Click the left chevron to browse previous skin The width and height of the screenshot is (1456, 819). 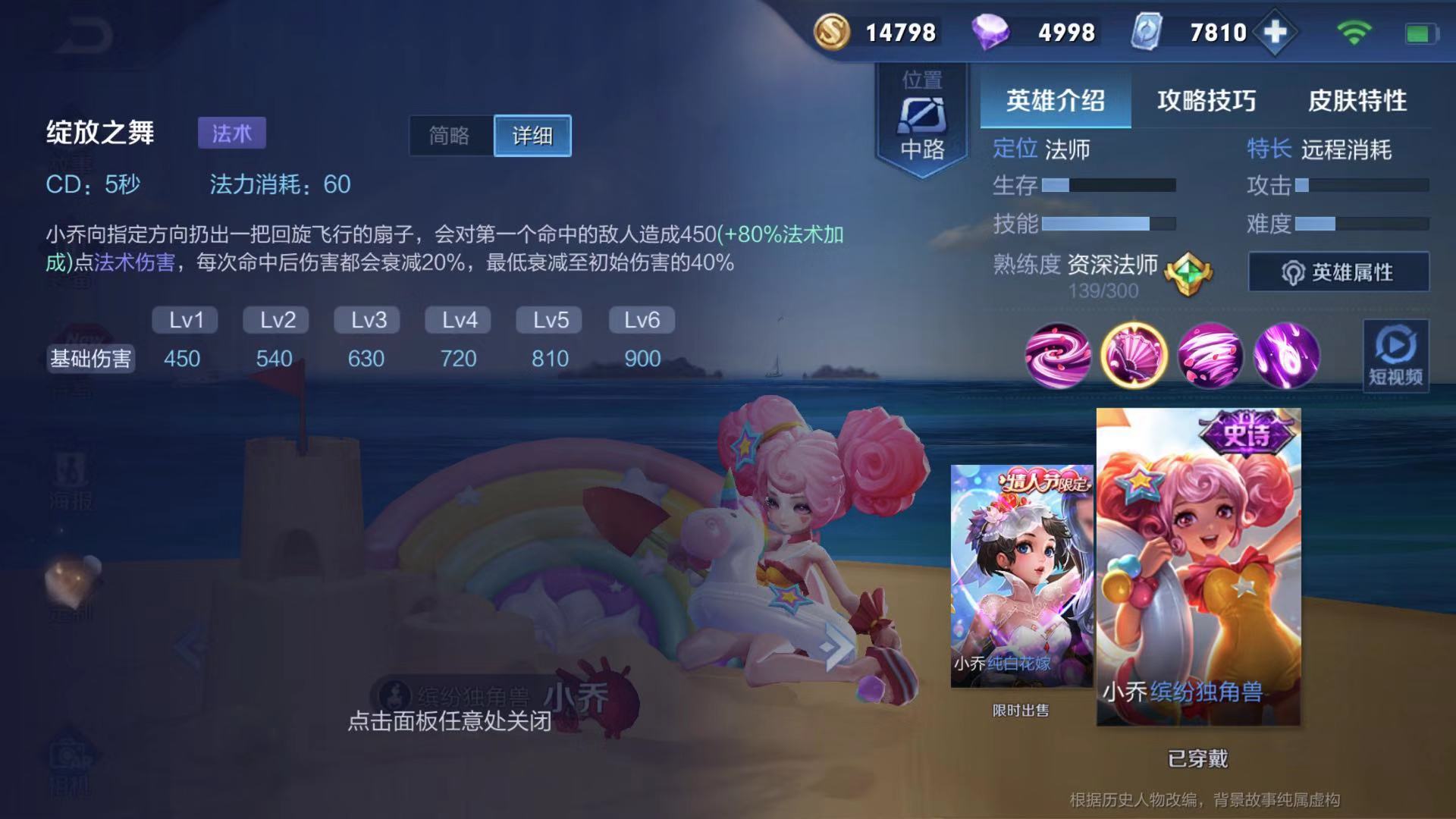[x=187, y=646]
